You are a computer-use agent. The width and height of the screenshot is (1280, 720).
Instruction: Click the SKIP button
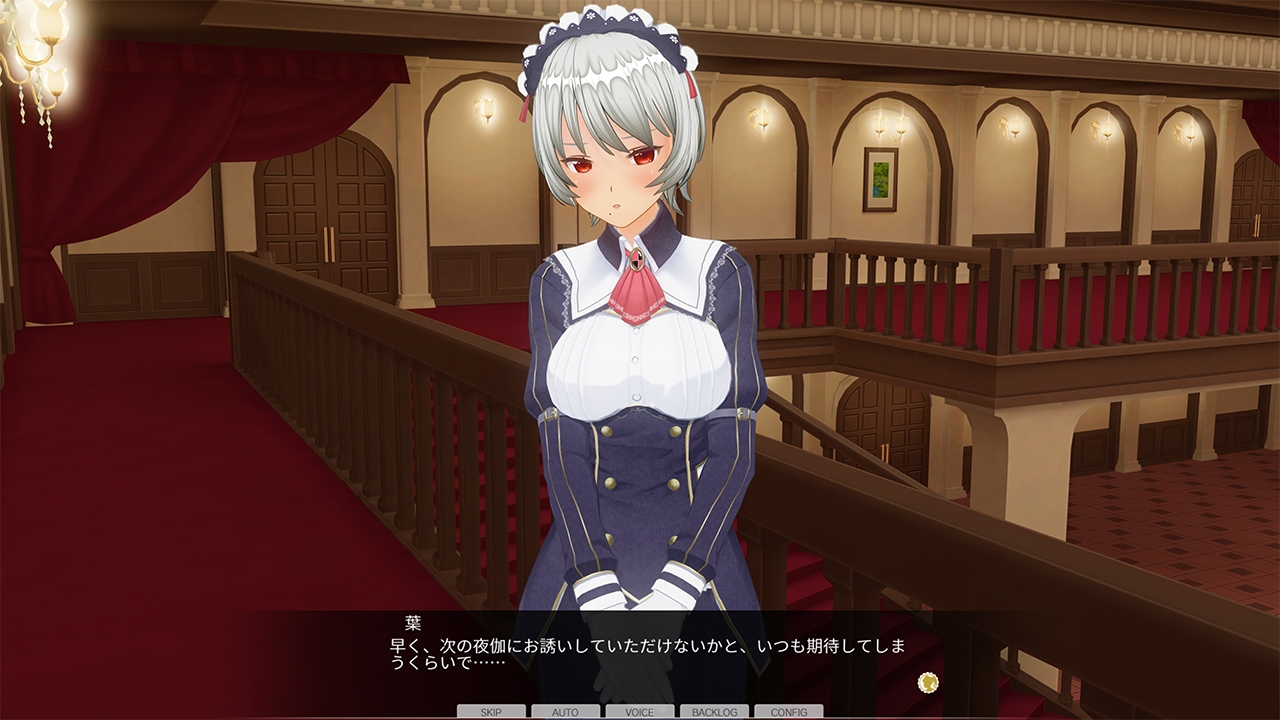[x=491, y=712]
